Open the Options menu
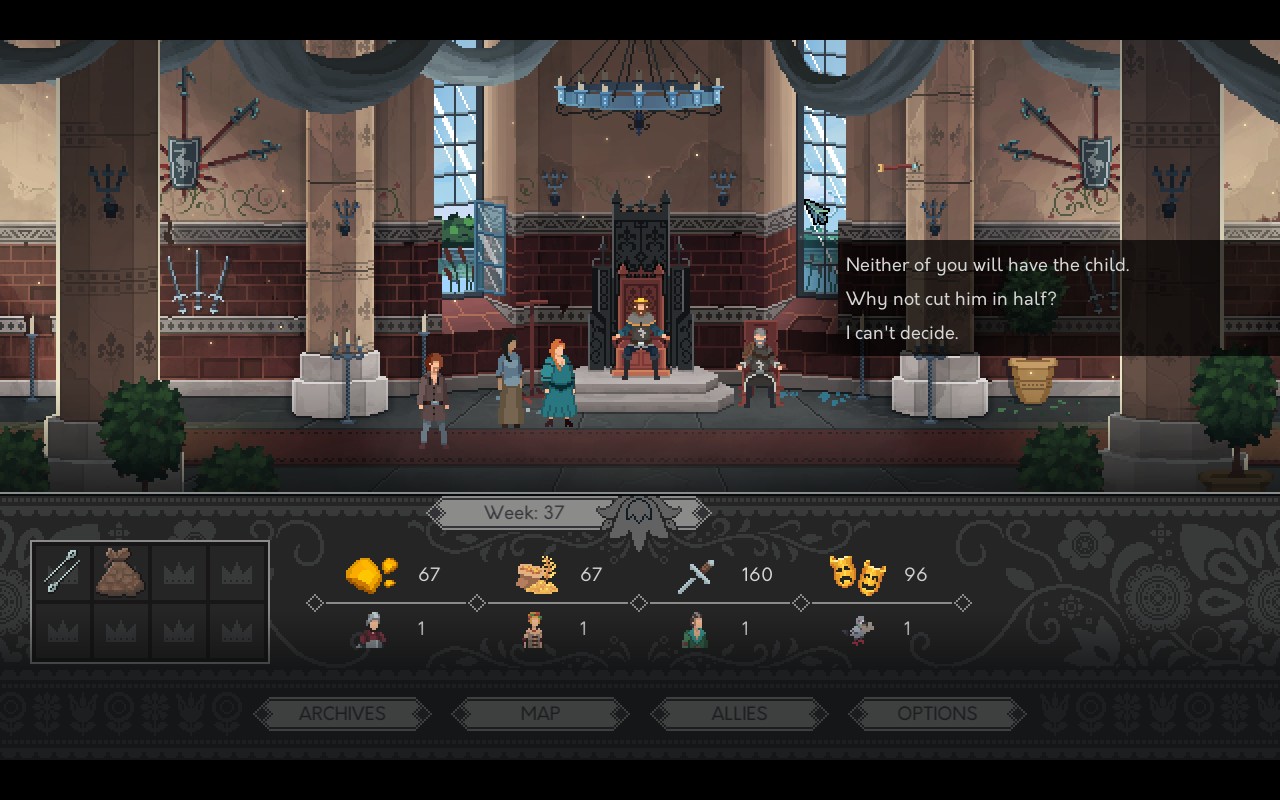Viewport: 1280px width, 800px height. pos(937,713)
